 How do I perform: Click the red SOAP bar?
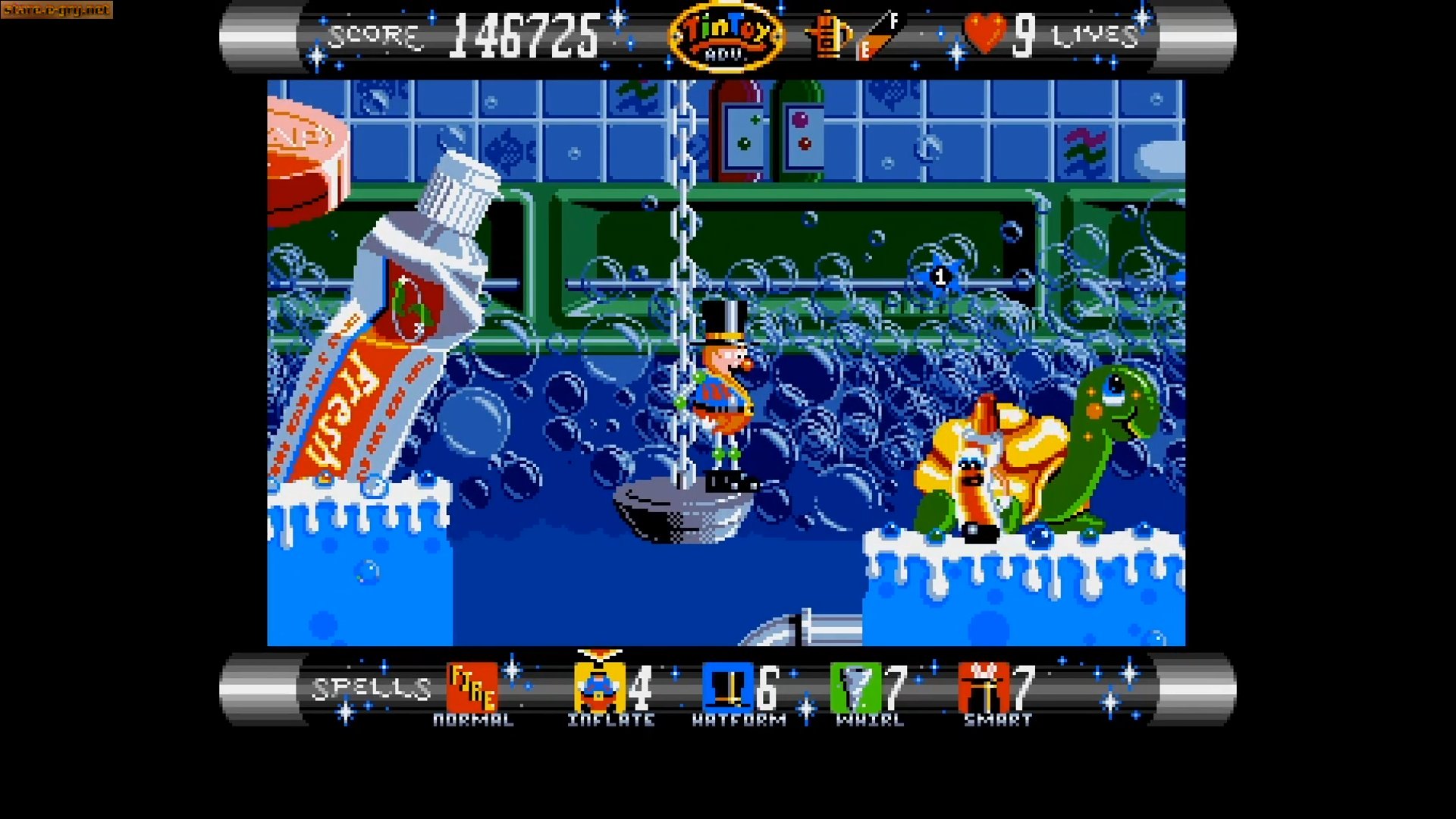point(303,152)
